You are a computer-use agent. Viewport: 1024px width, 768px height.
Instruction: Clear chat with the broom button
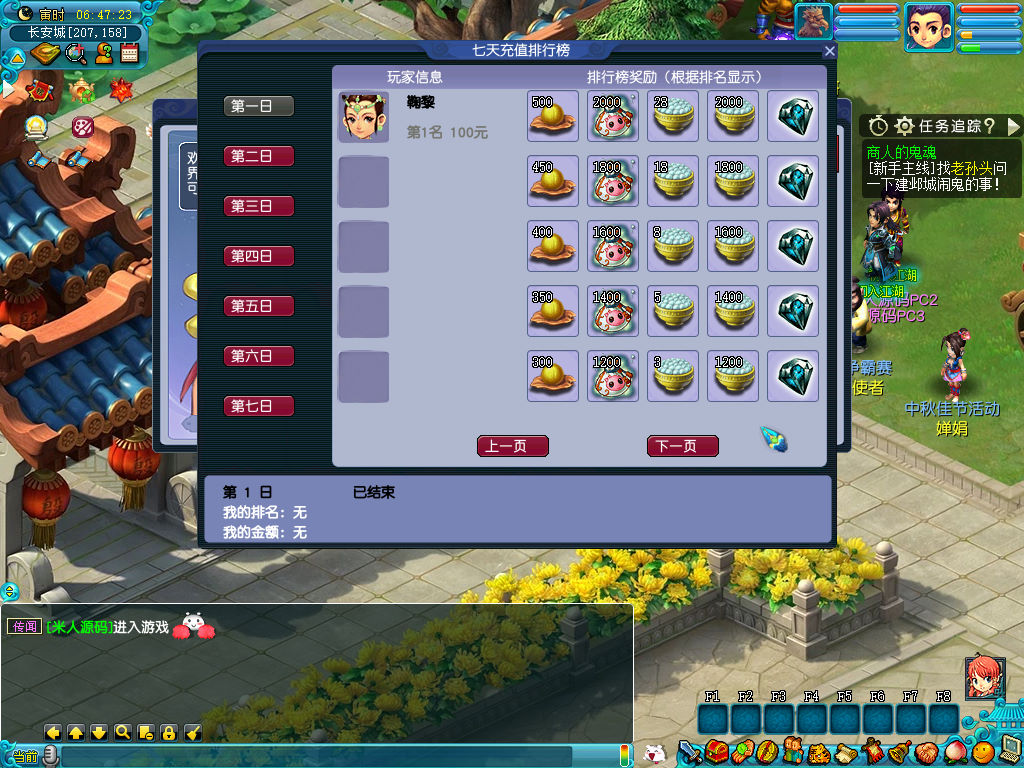[x=193, y=732]
